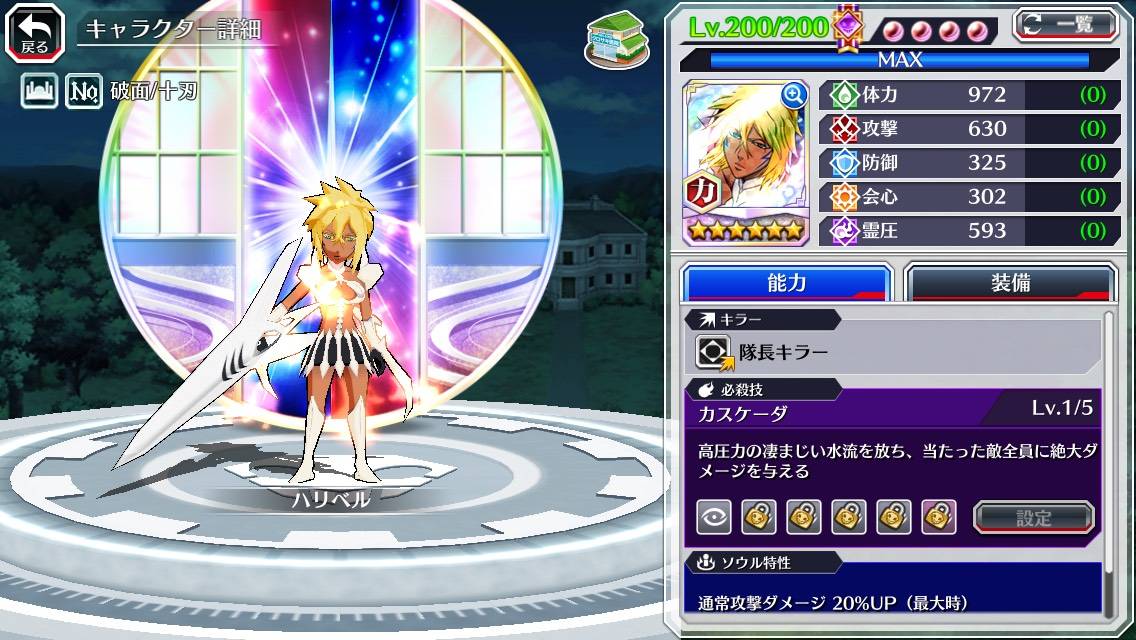
Task: Preview the special move with the eye icon
Action: coord(714,517)
